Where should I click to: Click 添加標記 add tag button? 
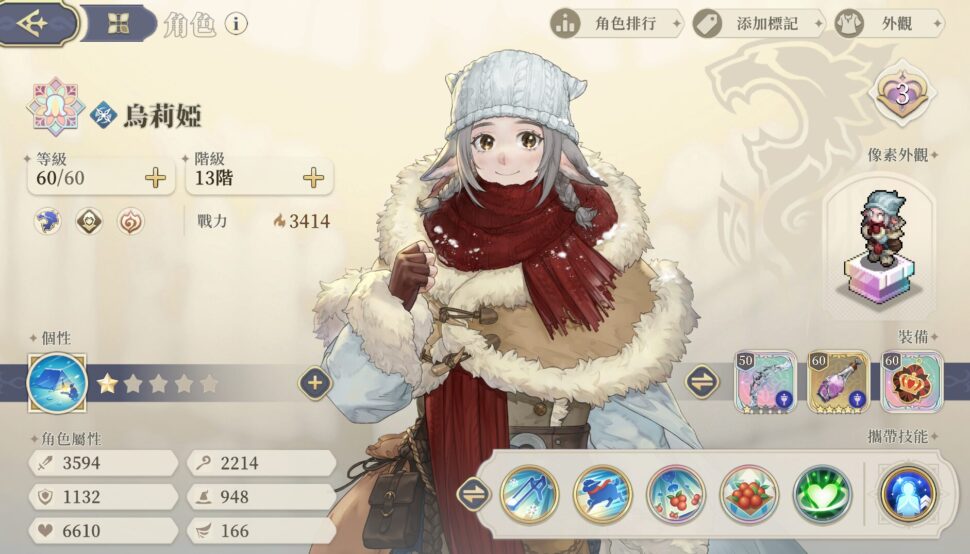coord(759,23)
